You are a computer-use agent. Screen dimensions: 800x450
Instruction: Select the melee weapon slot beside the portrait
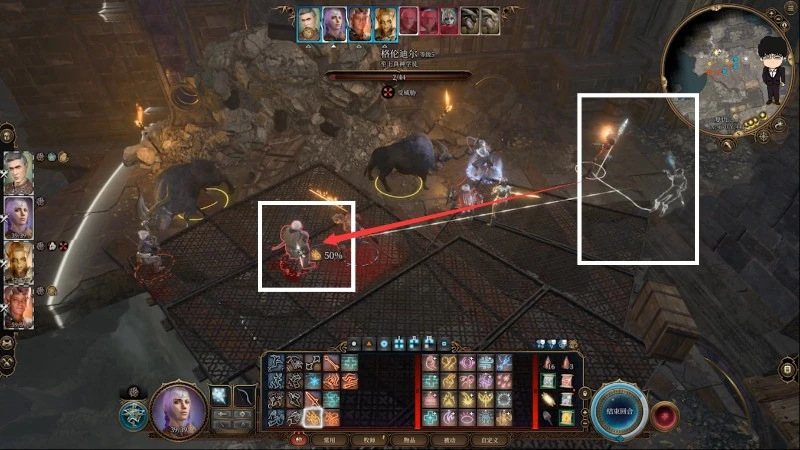coord(218,397)
